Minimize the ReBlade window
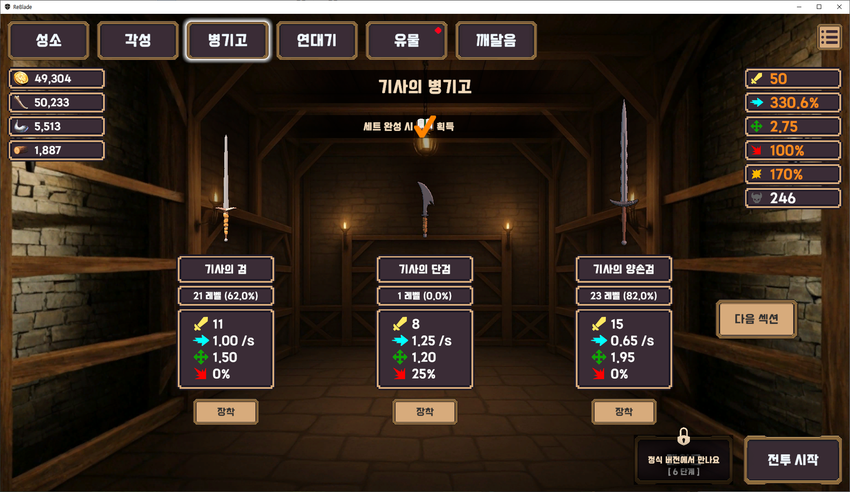The height and width of the screenshot is (492, 850). [799, 7]
